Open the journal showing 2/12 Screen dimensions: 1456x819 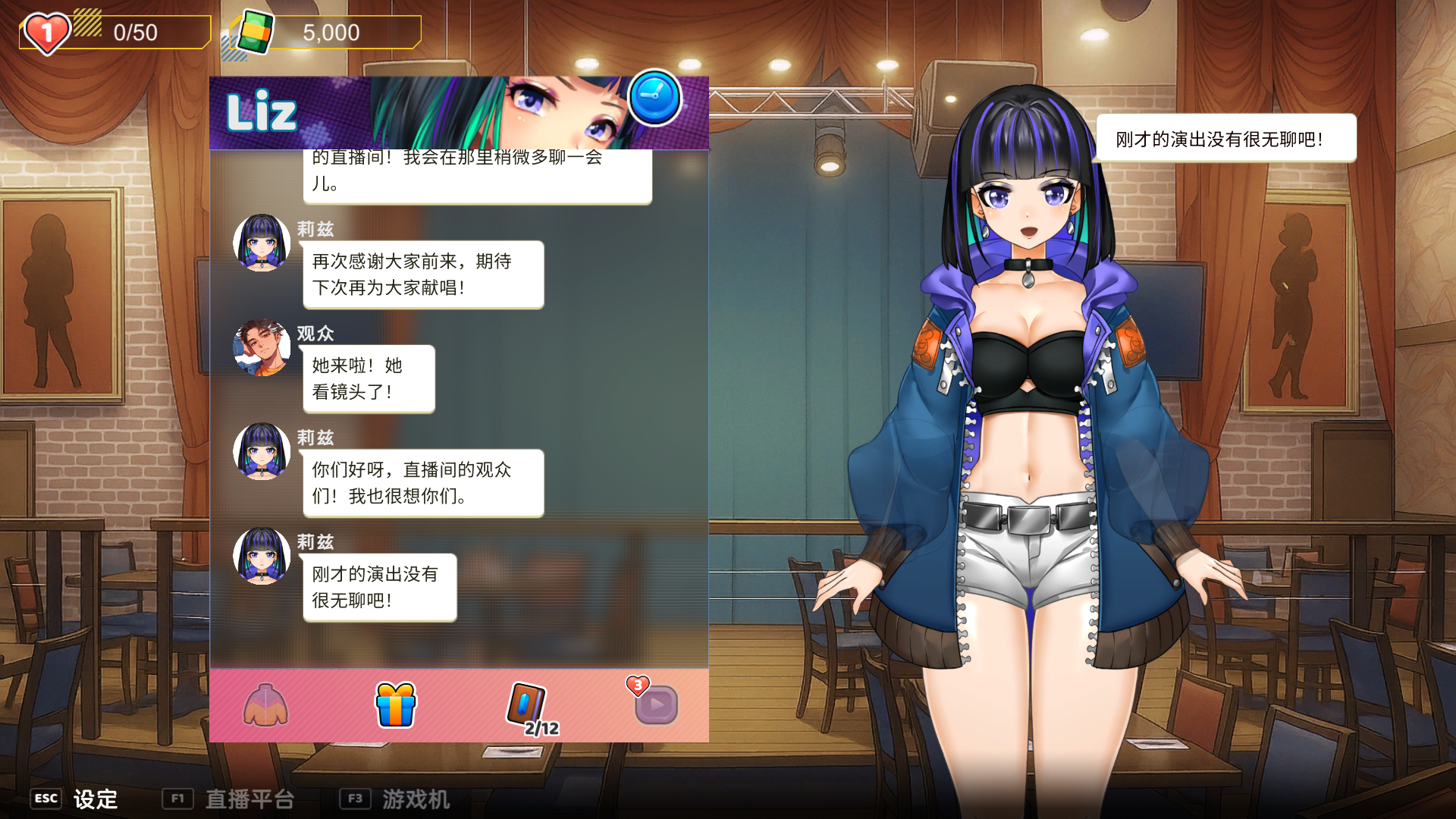pos(526,706)
